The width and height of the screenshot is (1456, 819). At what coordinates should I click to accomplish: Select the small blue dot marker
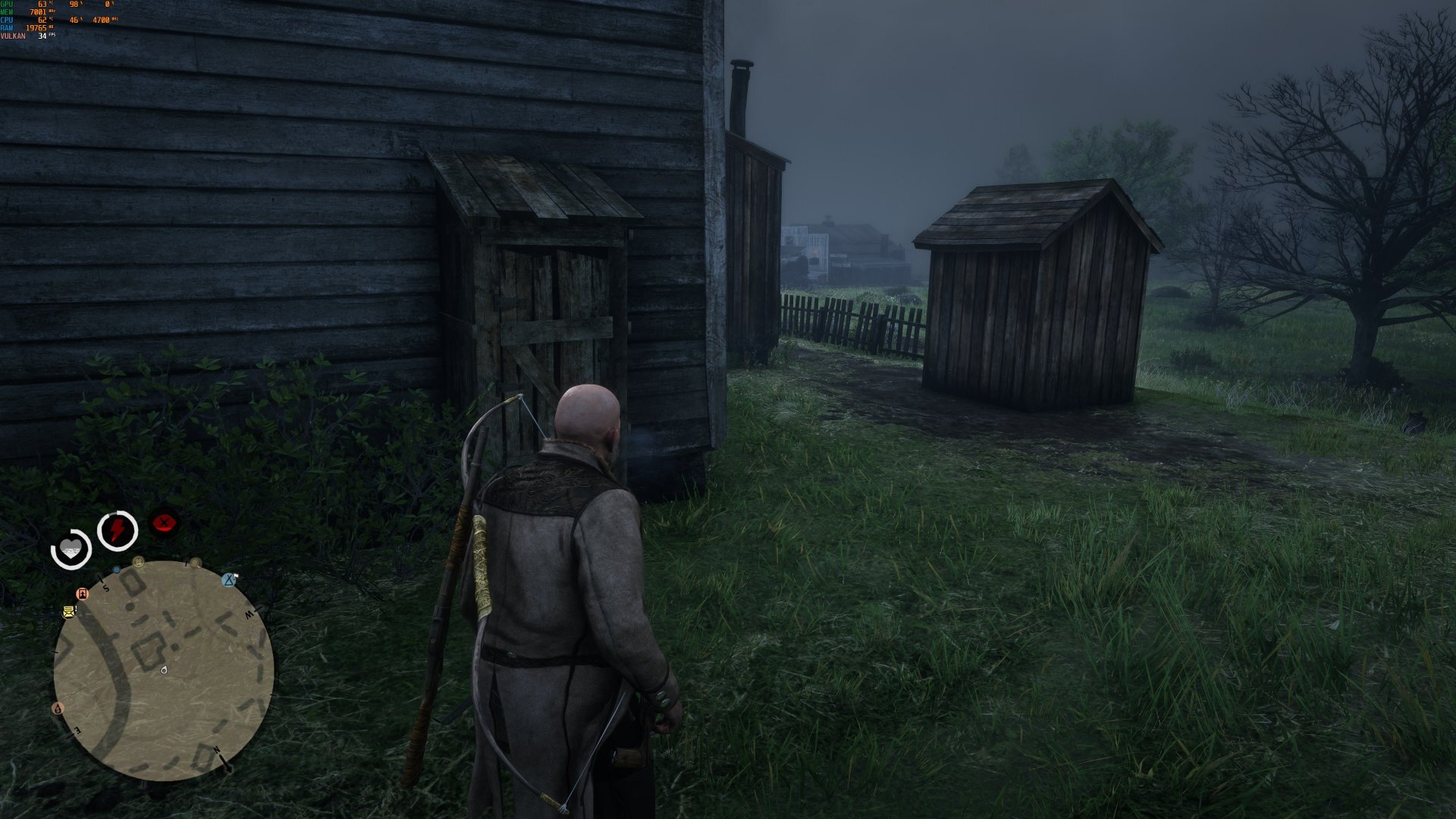(116, 570)
